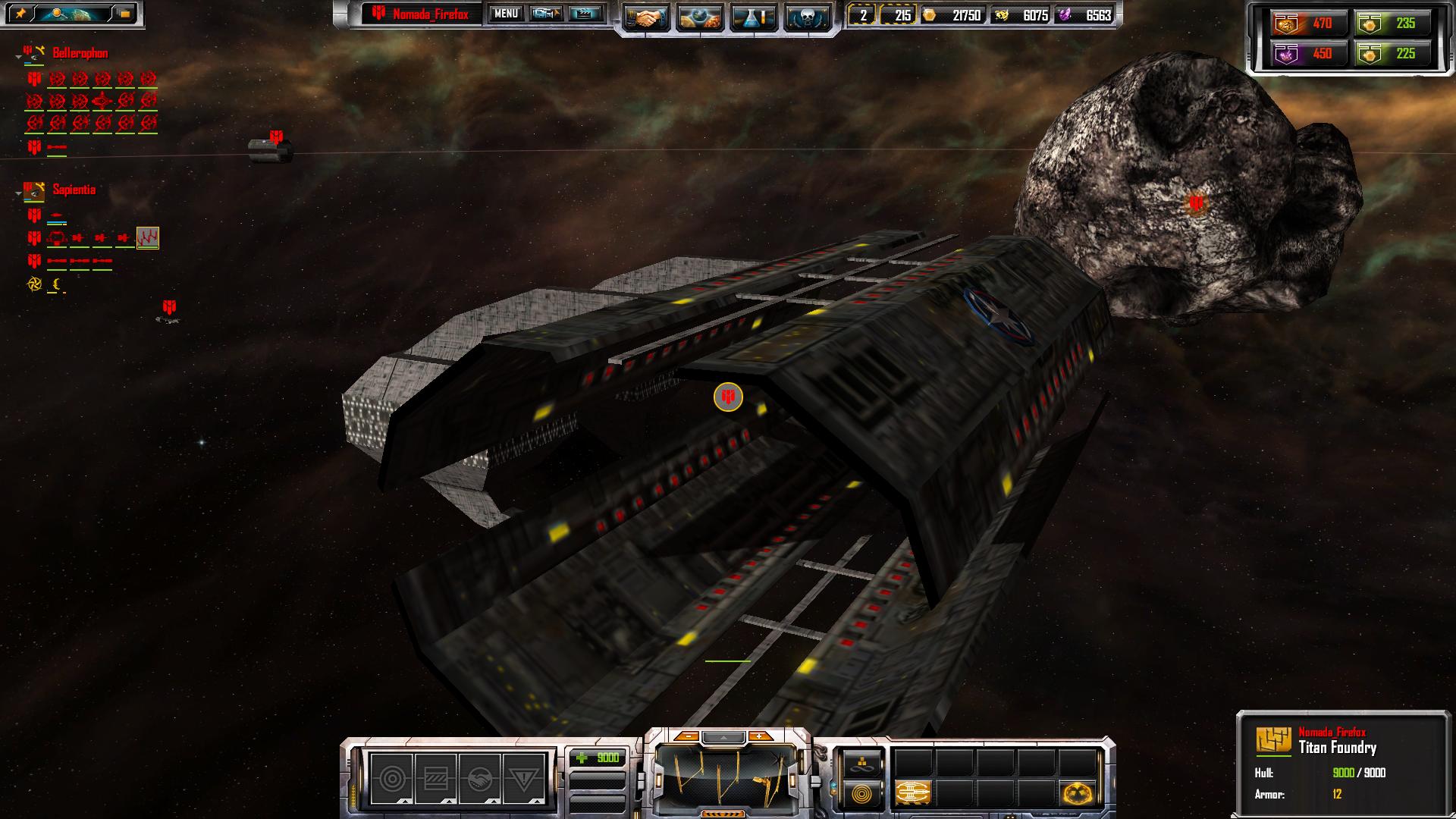Activate the scuttle structure button
The width and height of the screenshot is (1456, 819).
(1078, 793)
